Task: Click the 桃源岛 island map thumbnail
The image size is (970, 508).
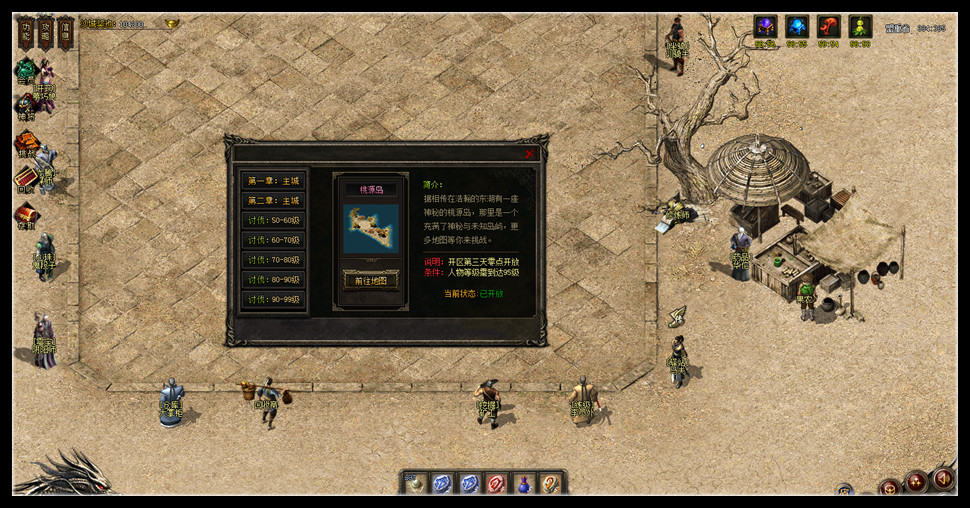Action: [x=370, y=229]
